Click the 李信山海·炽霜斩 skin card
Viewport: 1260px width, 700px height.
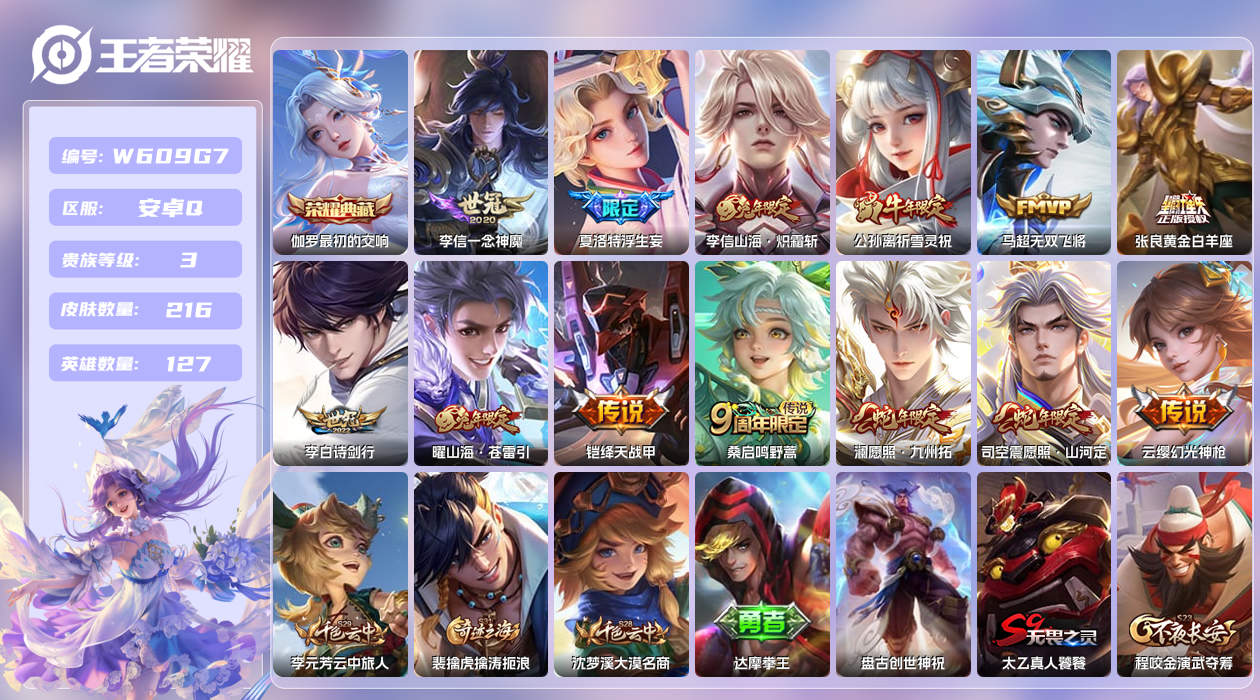click(762, 152)
